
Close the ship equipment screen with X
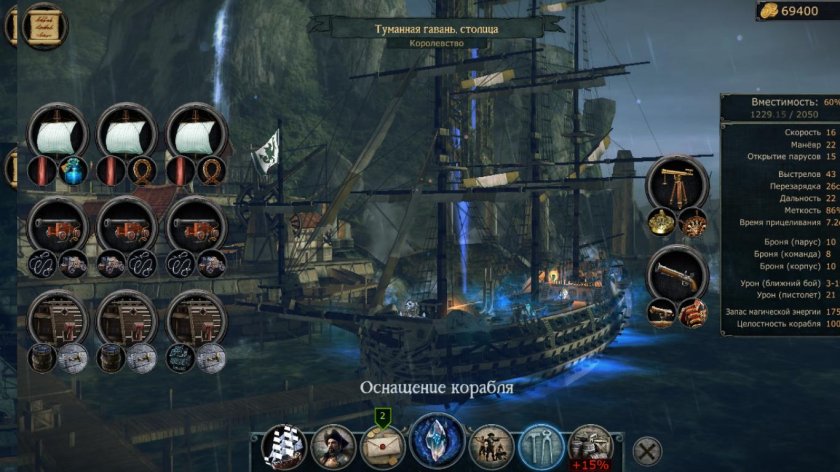(648, 450)
